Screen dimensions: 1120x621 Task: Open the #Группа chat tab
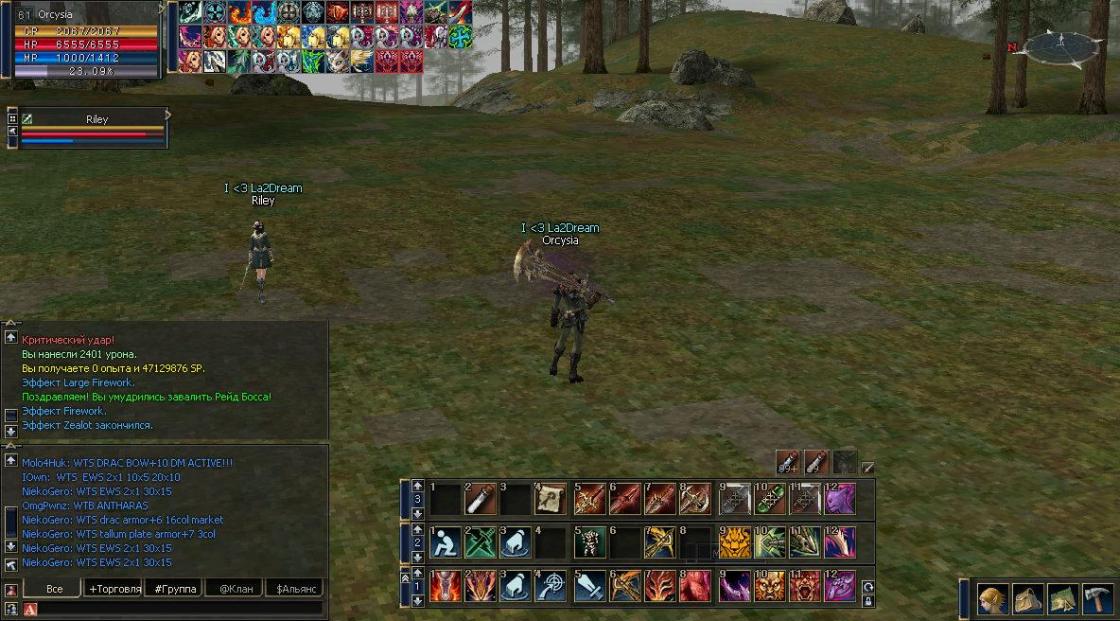pyautogui.click(x=173, y=589)
